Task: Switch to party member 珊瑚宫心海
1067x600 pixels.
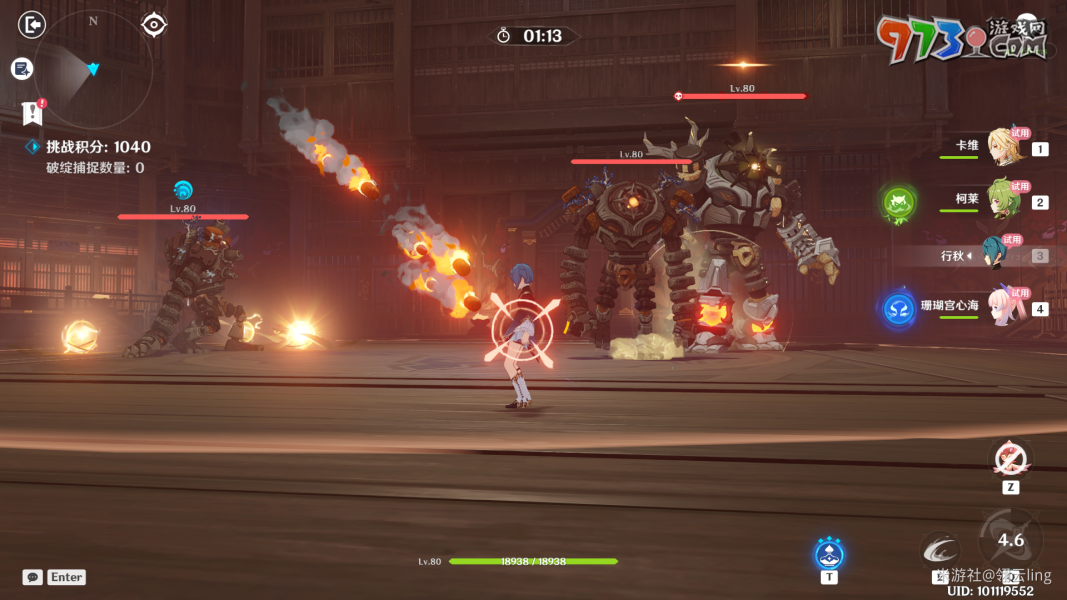Action: (1003, 307)
